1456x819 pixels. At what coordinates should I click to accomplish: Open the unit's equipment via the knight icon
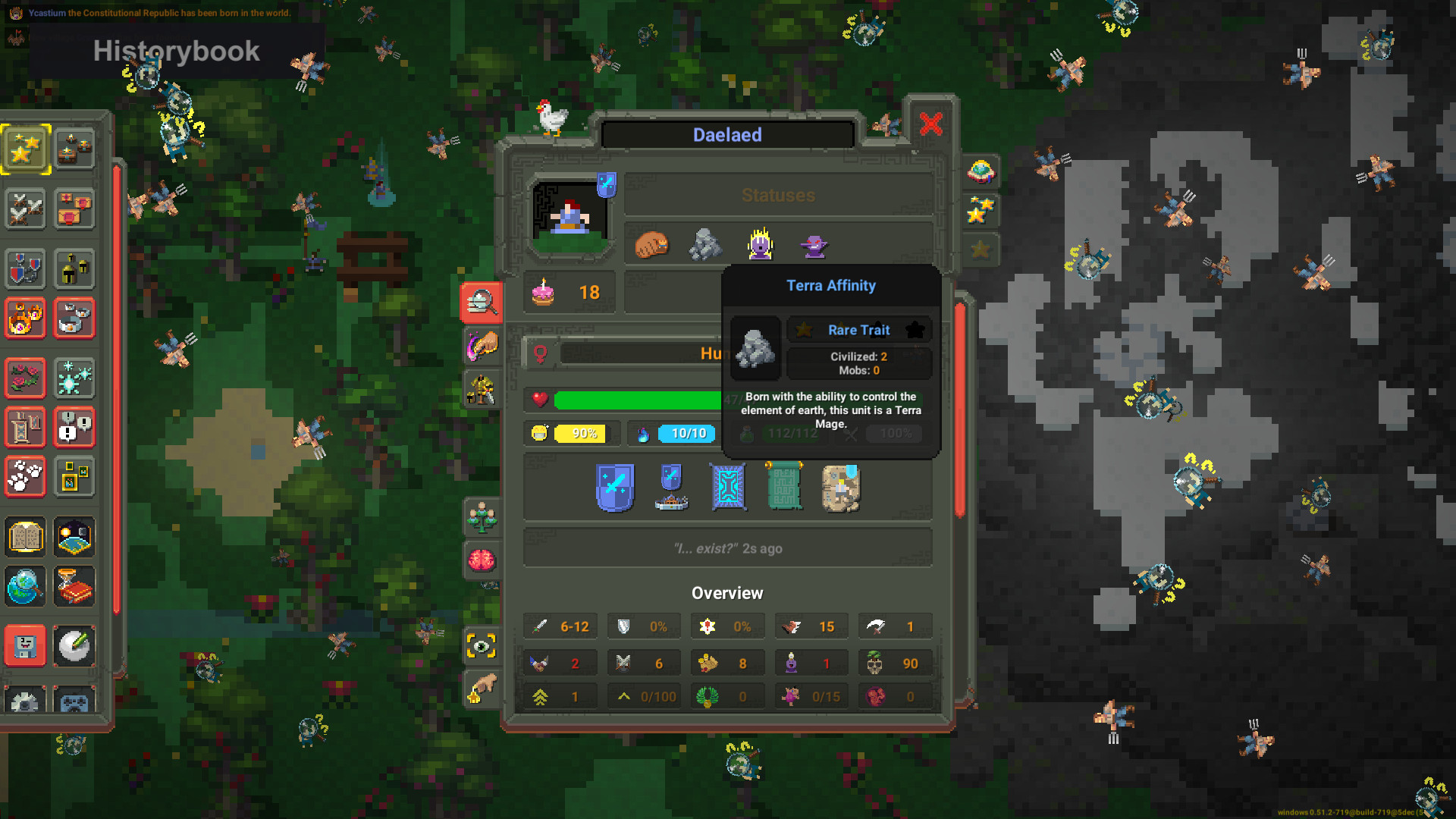click(482, 388)
